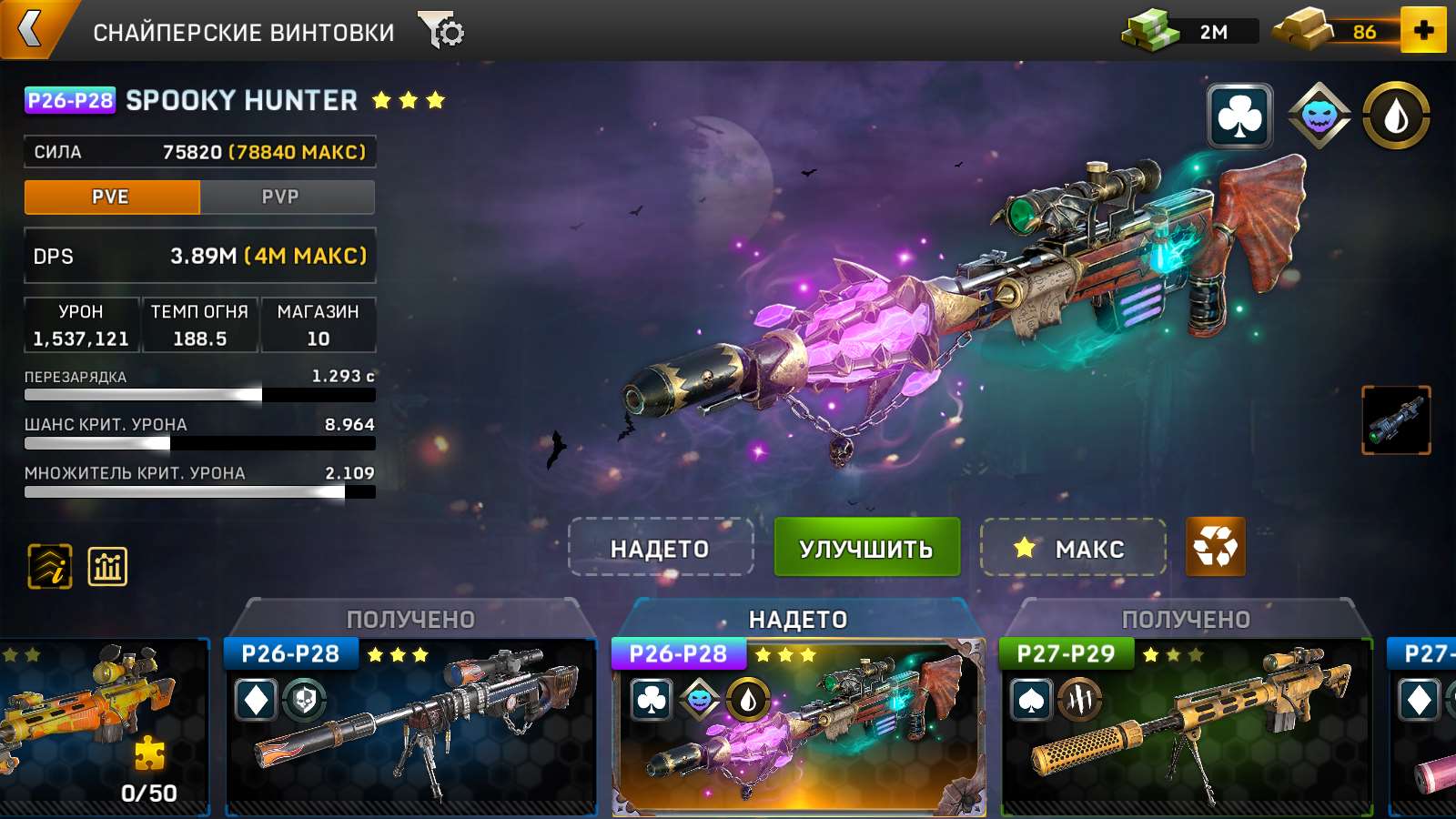
Task: Open the weapon statistics chart icon
Action: (x=106, y=566)
